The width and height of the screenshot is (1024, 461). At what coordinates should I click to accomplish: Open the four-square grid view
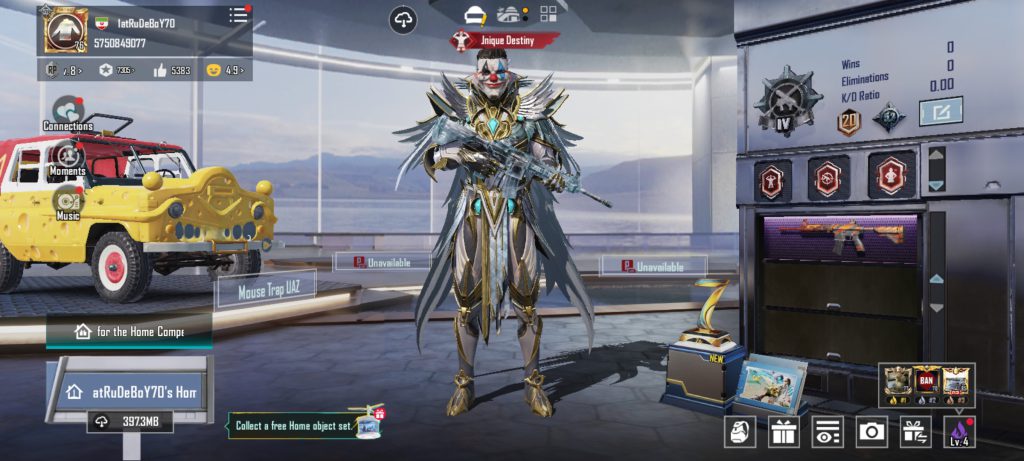tap(548, 14)
